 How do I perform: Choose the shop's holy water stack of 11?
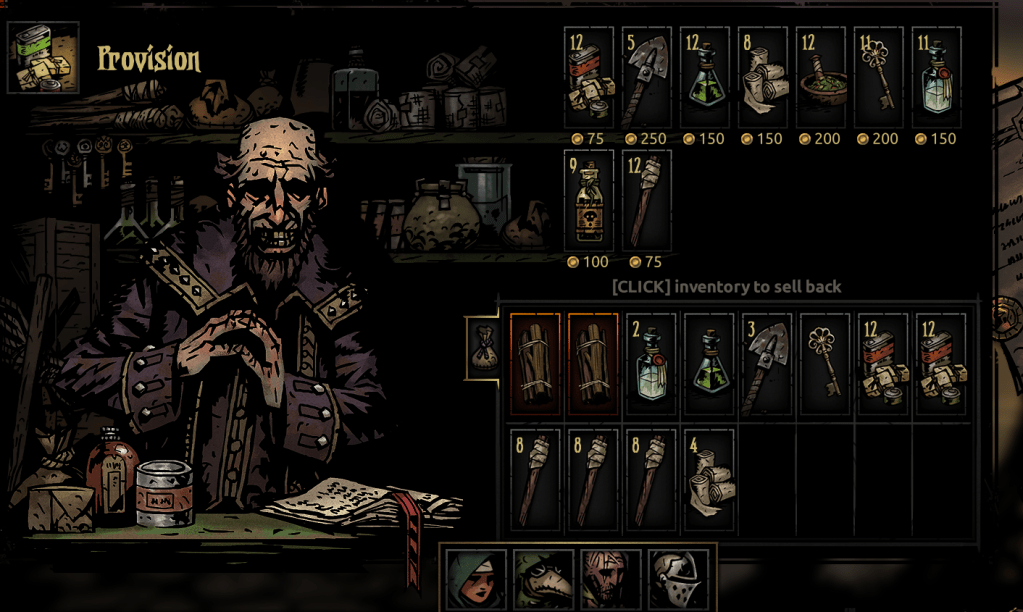(937, 77)
